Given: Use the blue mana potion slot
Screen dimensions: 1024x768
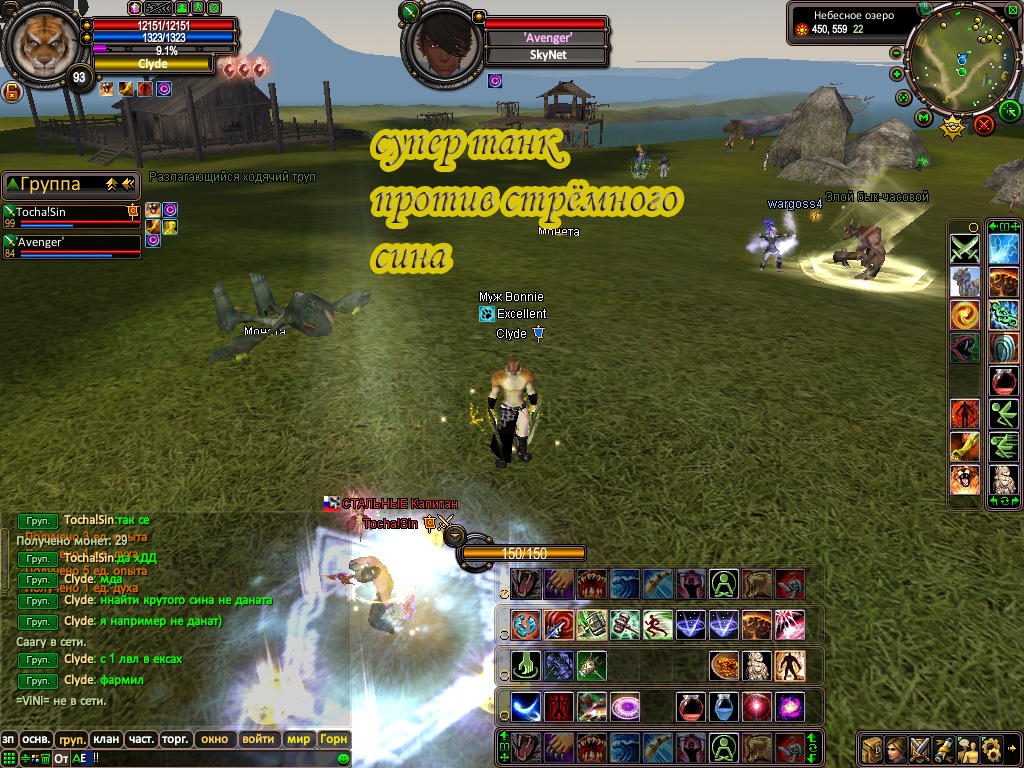Looking at the screenshot, I should pos(724,707).
